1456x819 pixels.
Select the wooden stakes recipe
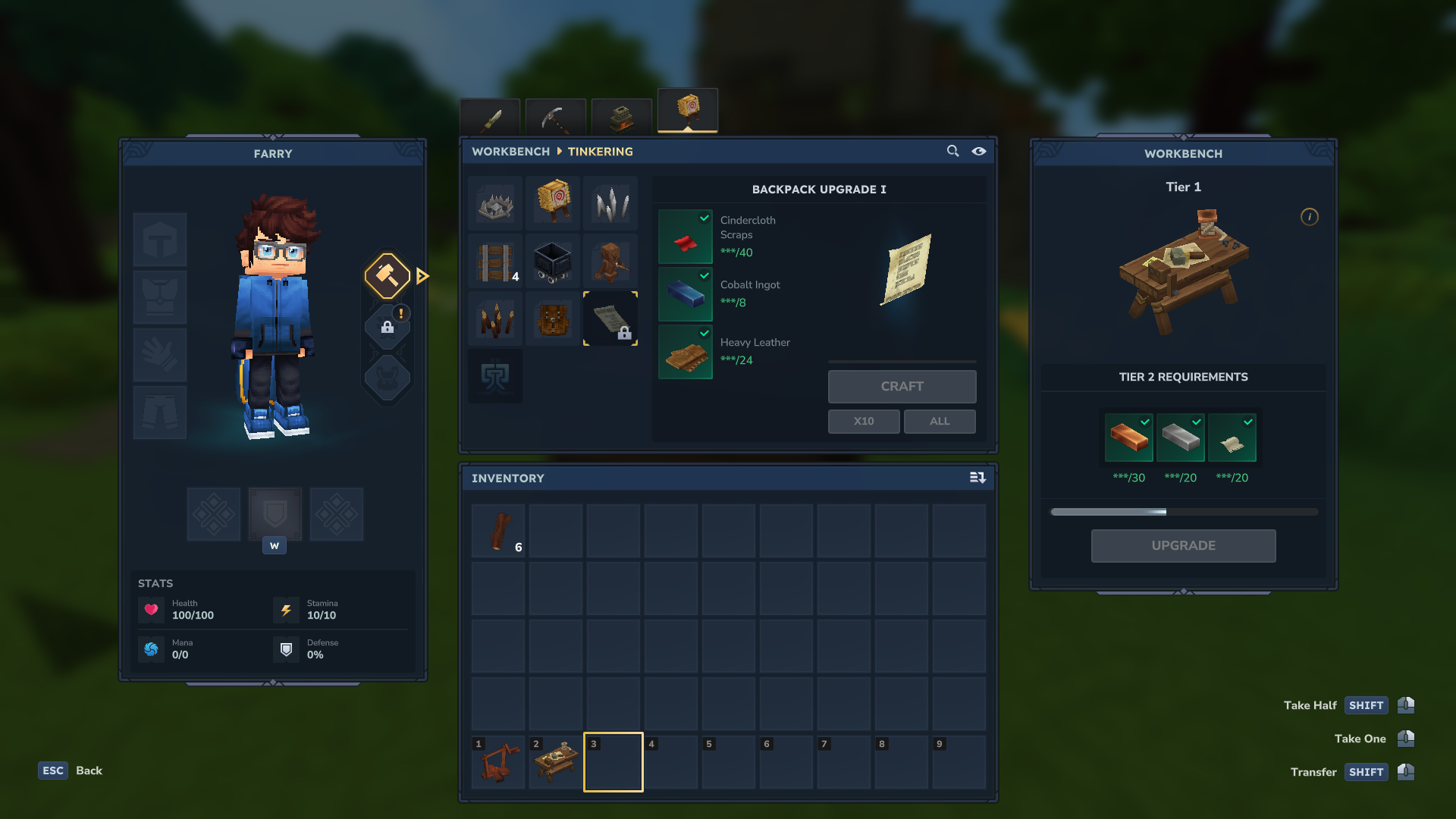(x=495, y=318)
